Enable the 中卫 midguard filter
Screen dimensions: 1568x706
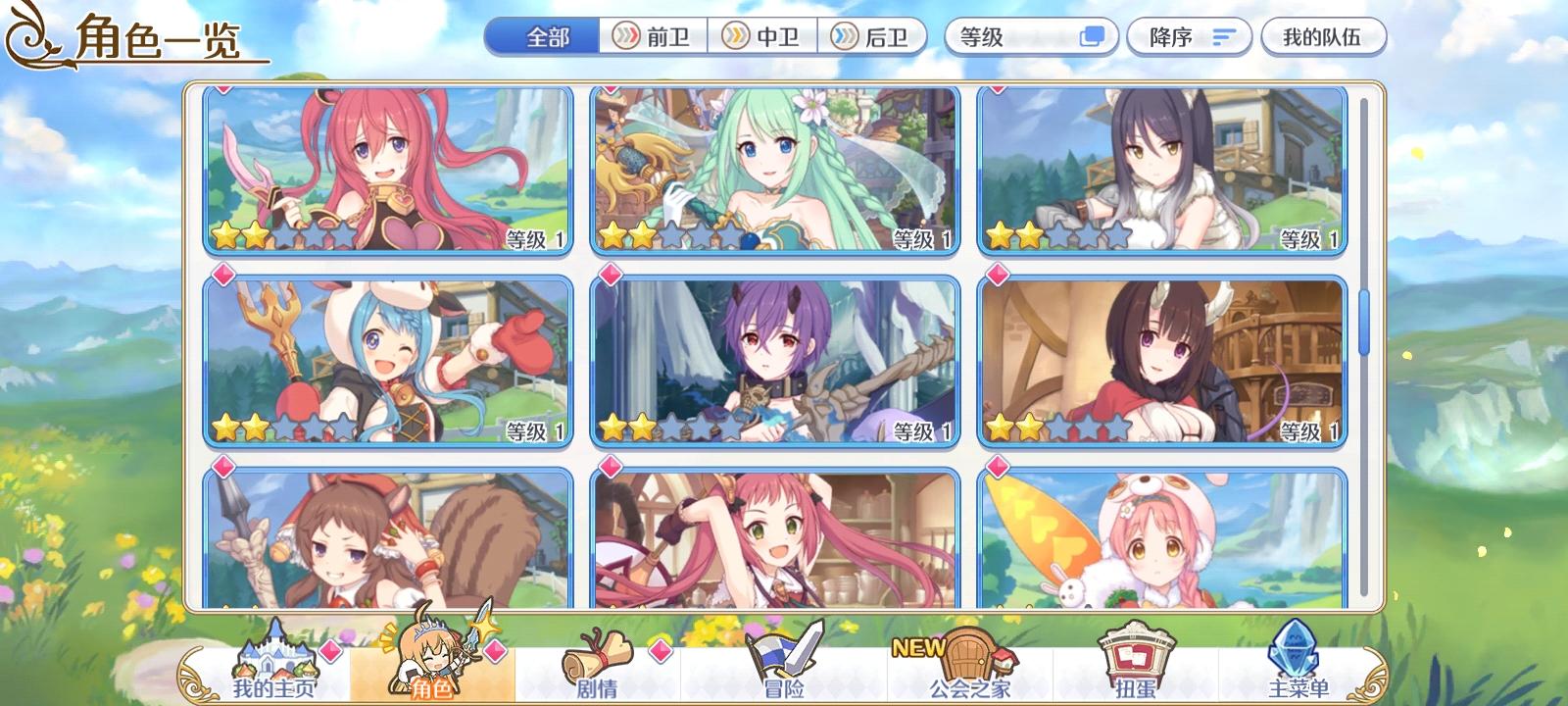[762, 36]
